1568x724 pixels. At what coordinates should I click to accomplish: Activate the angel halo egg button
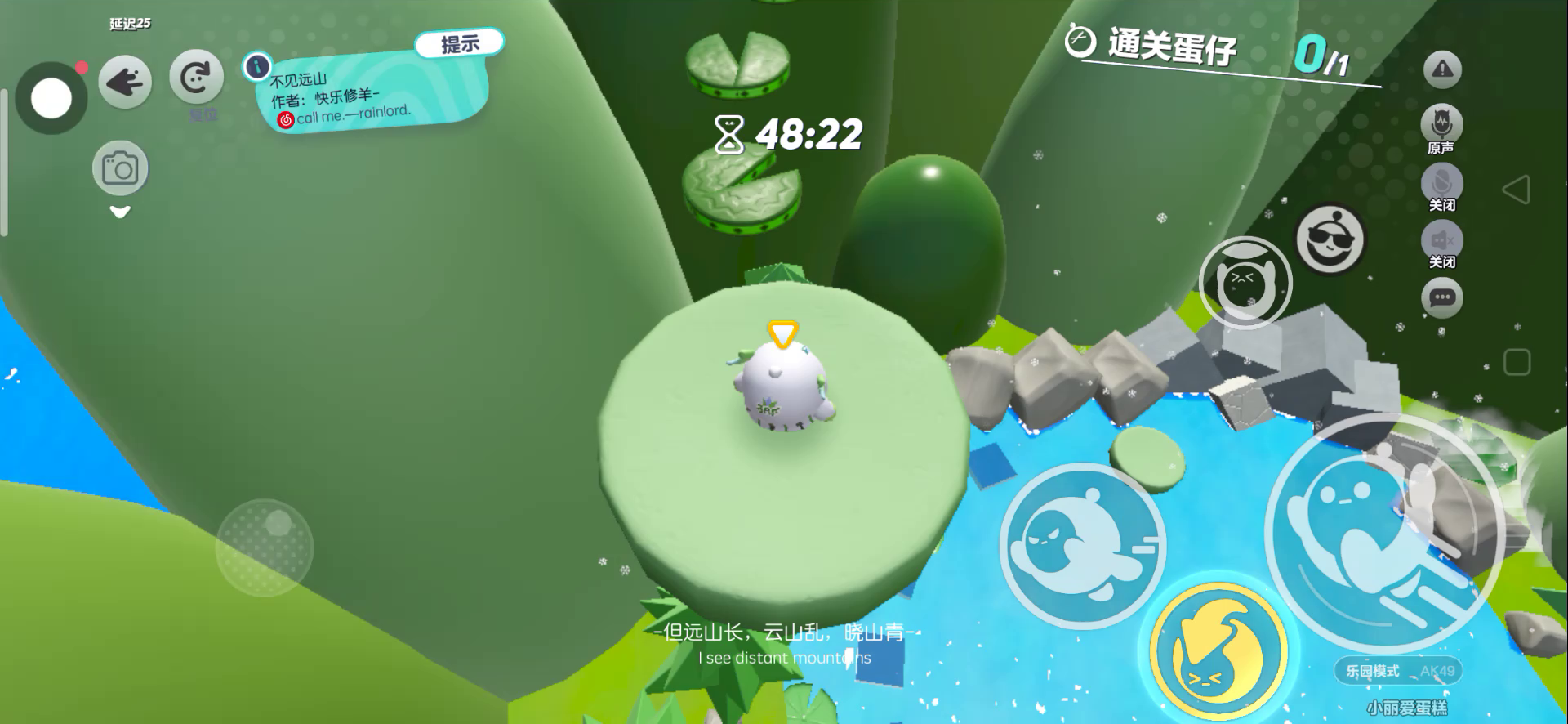point(1245,284)
